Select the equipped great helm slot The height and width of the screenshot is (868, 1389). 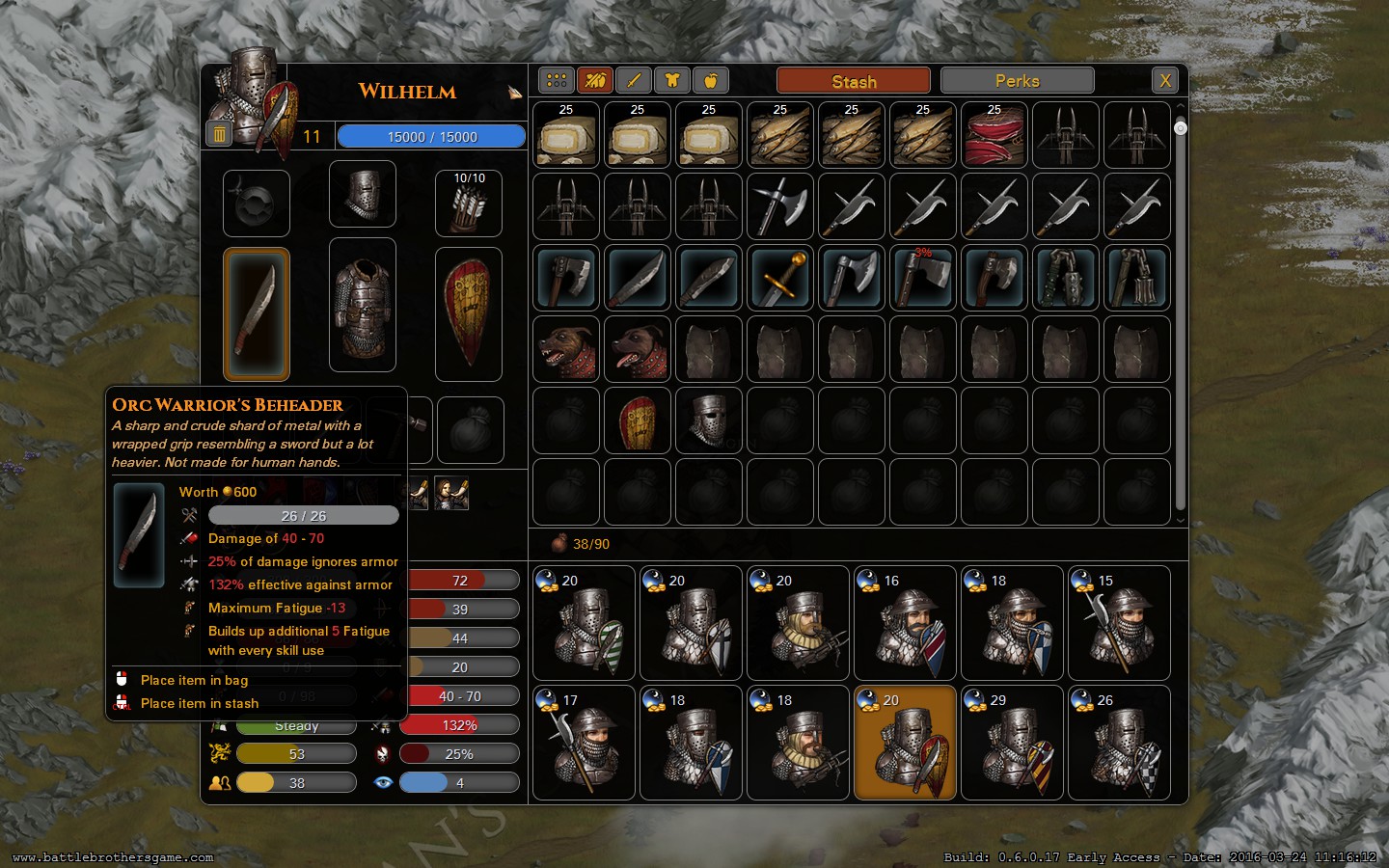click(x=363, y=194)
